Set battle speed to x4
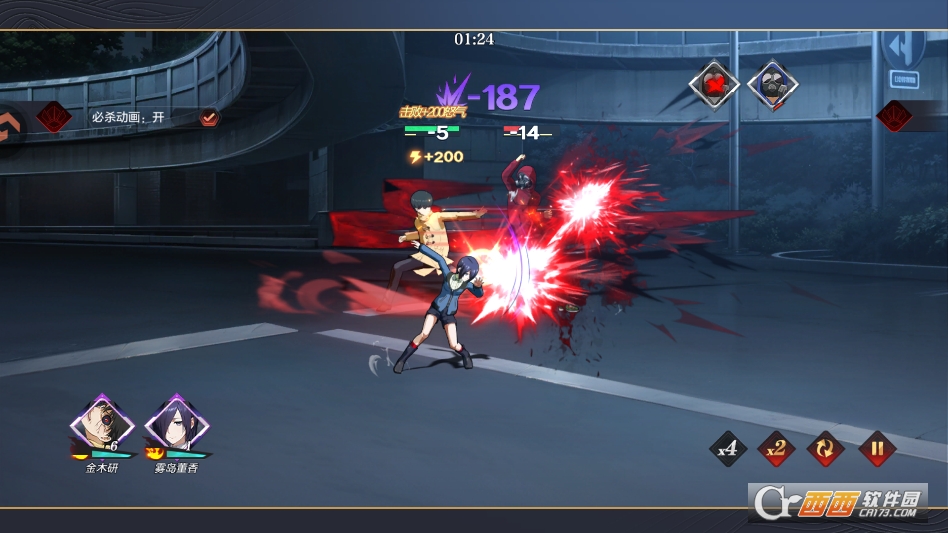 [727, 449]
